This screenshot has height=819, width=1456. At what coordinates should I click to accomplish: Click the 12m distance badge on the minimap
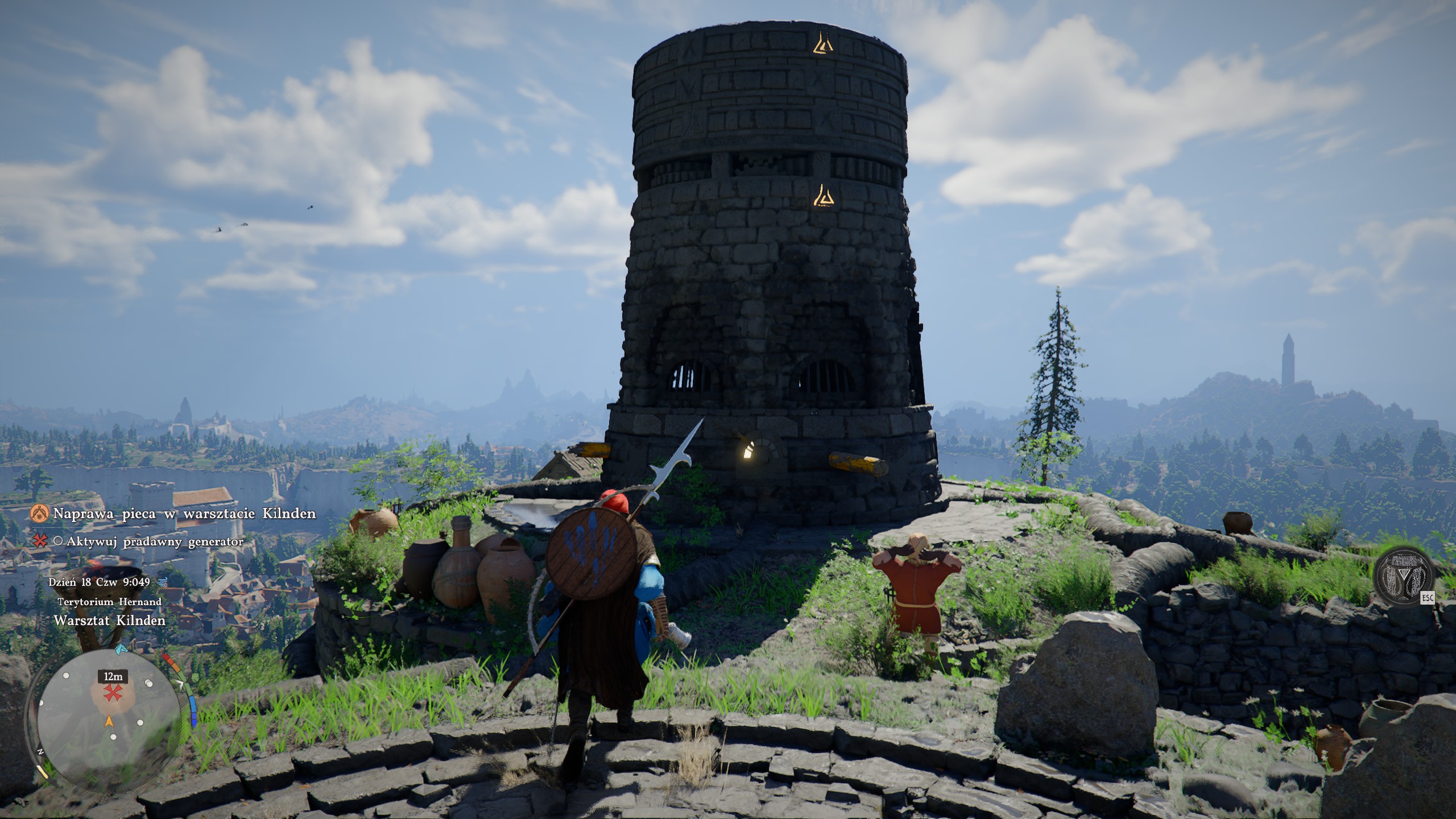tap(113, 676)
